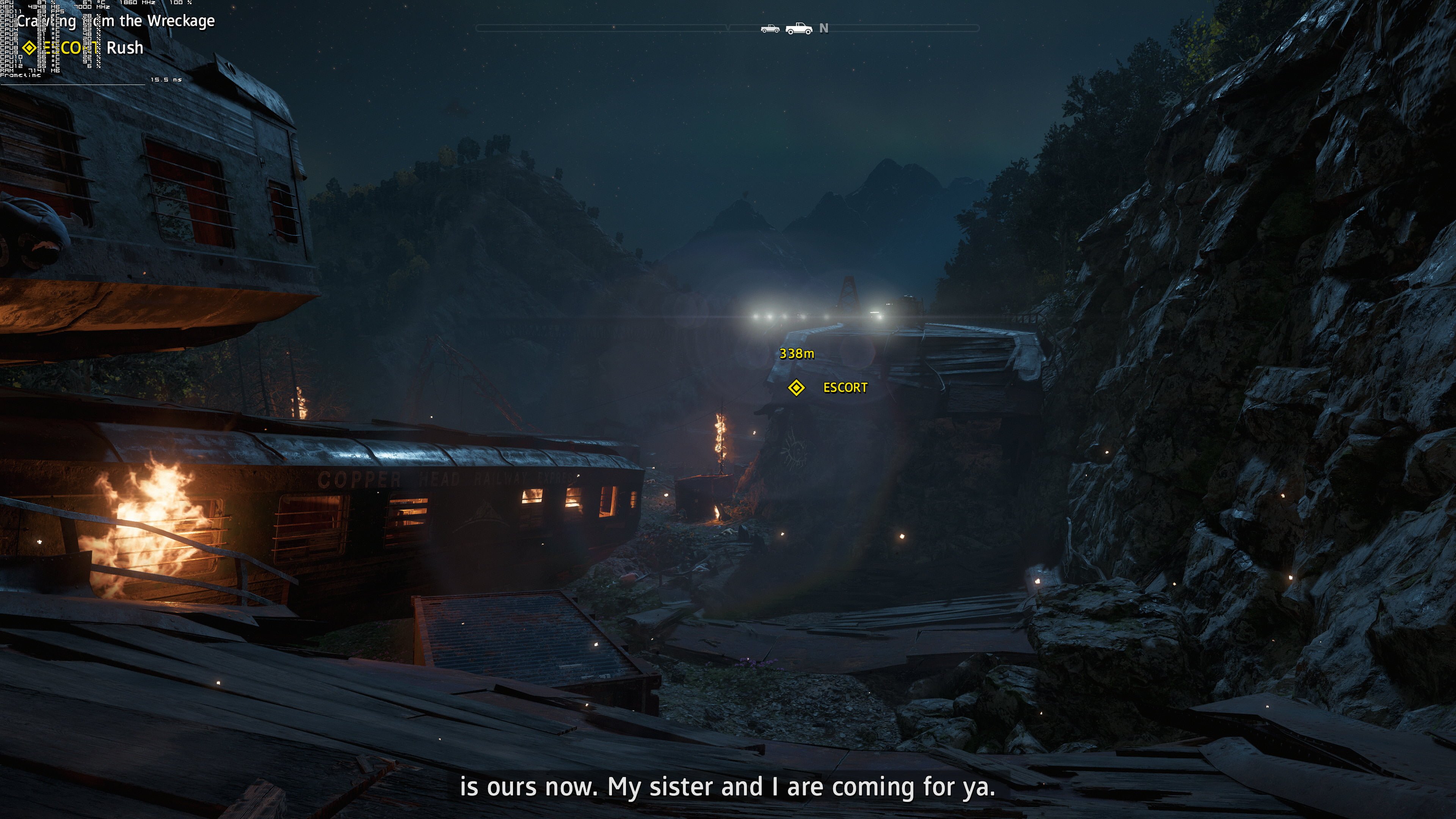
Task: Select the yellow ESCORT waypoint diamond marker
Action: (796, 388)
